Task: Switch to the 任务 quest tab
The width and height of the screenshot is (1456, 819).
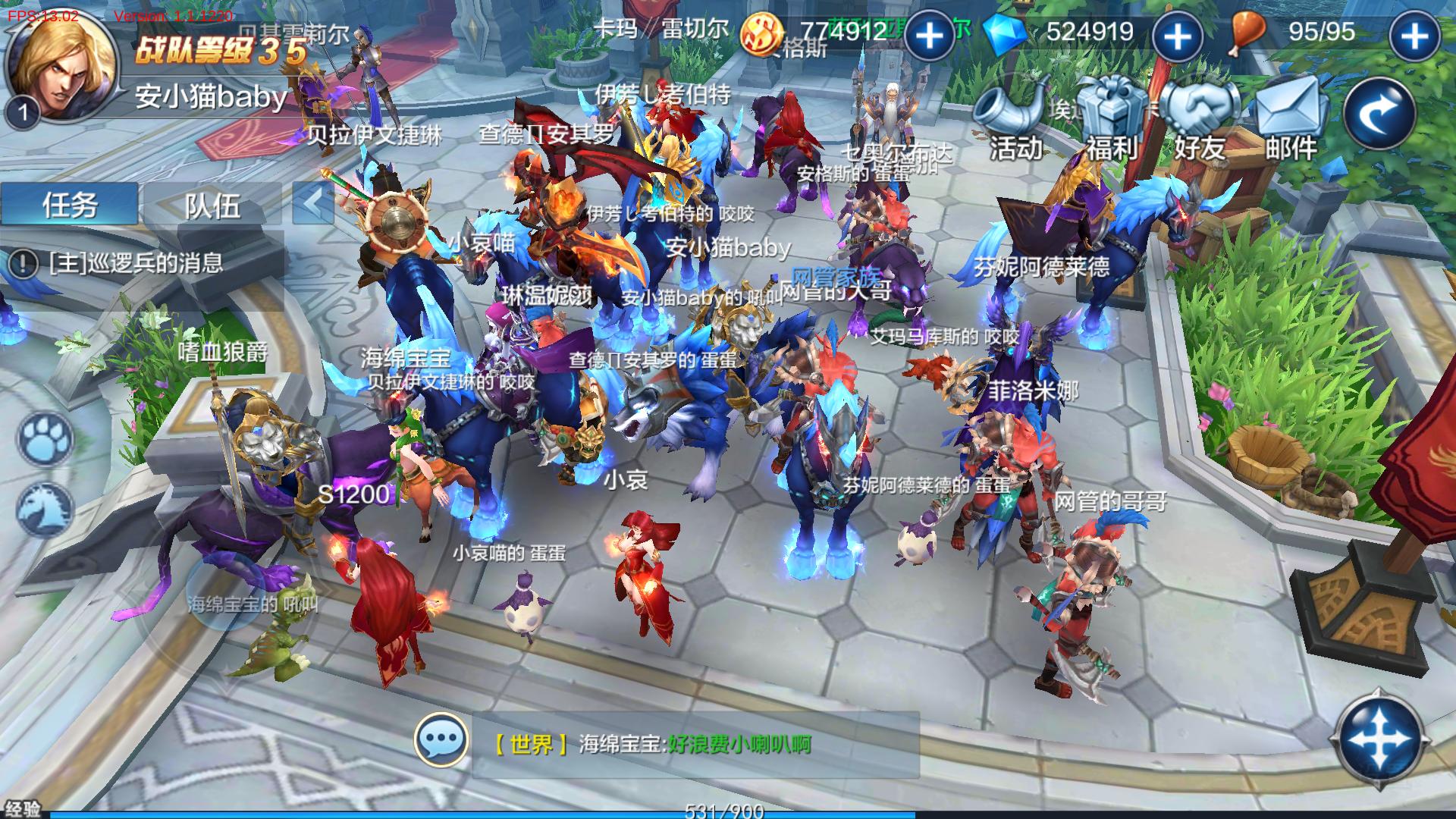Action: click(70, 205)
